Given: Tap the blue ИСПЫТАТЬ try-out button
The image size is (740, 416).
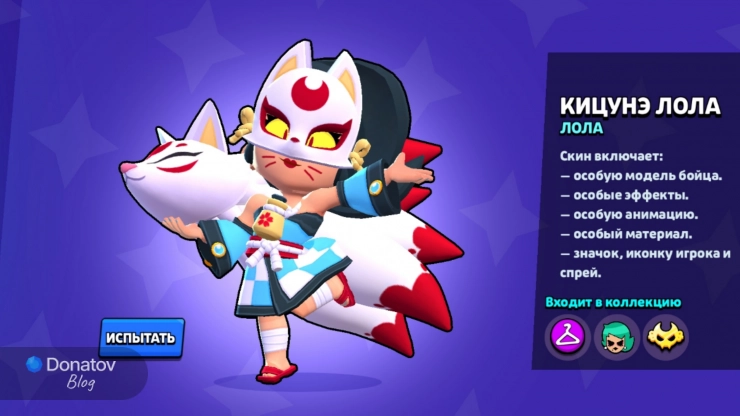Looking at the screenshot, I should 142,337.
